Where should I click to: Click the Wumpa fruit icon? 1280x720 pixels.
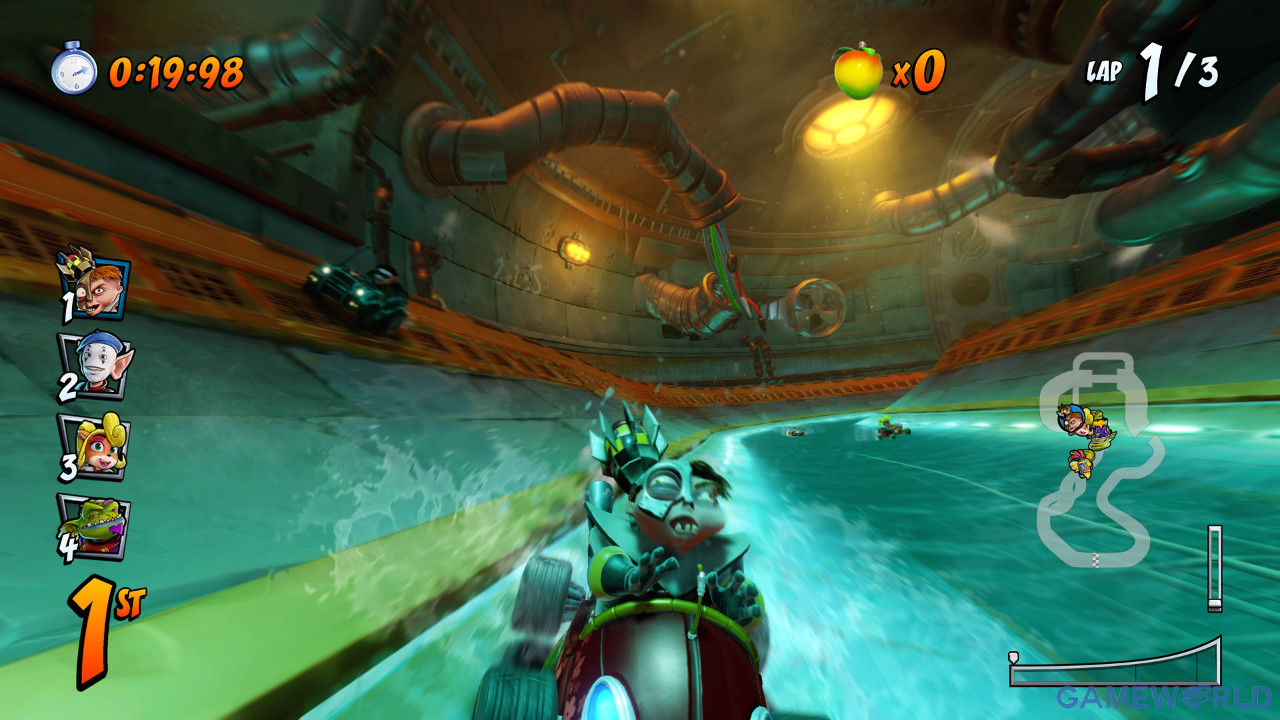[858, 72]
